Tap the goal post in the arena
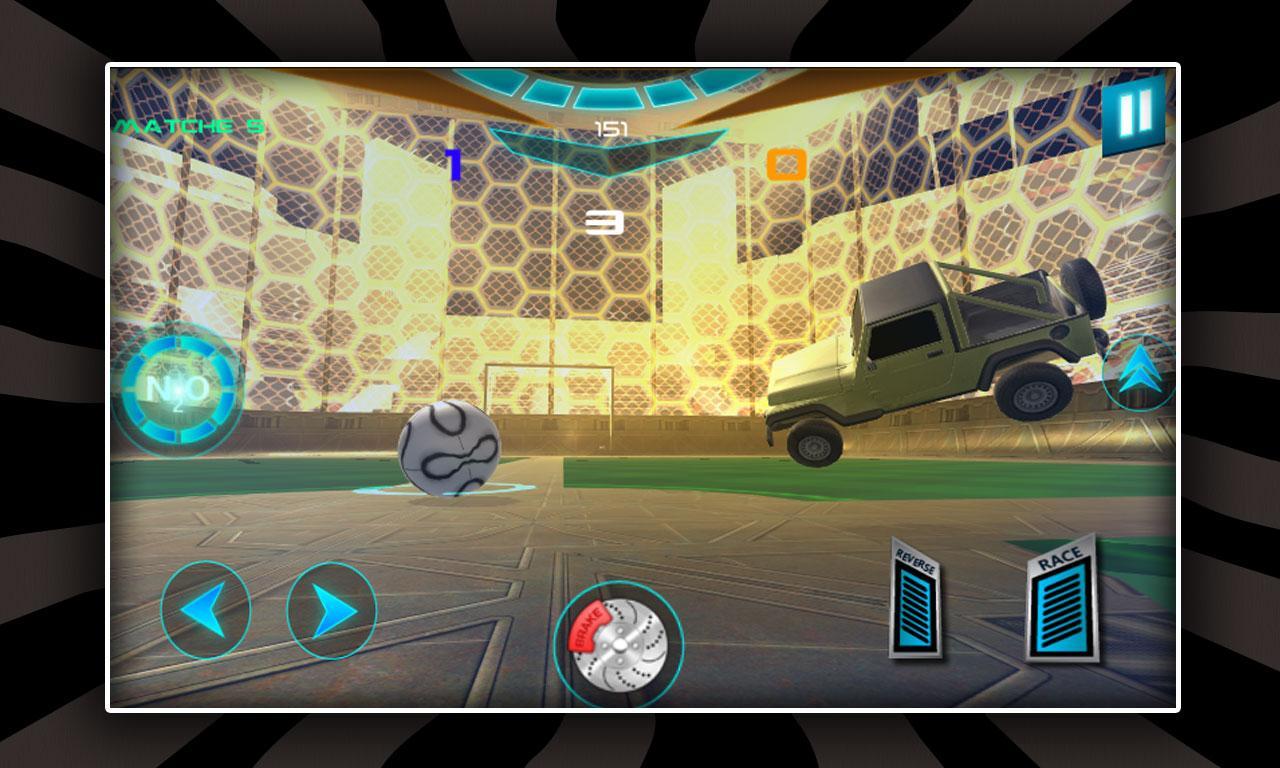1280x768 pixels. pos(552,390)
